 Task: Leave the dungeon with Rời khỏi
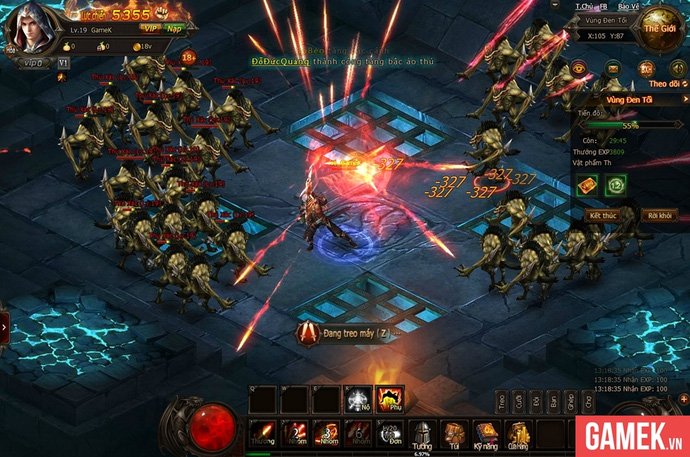(x=658, y=215)
